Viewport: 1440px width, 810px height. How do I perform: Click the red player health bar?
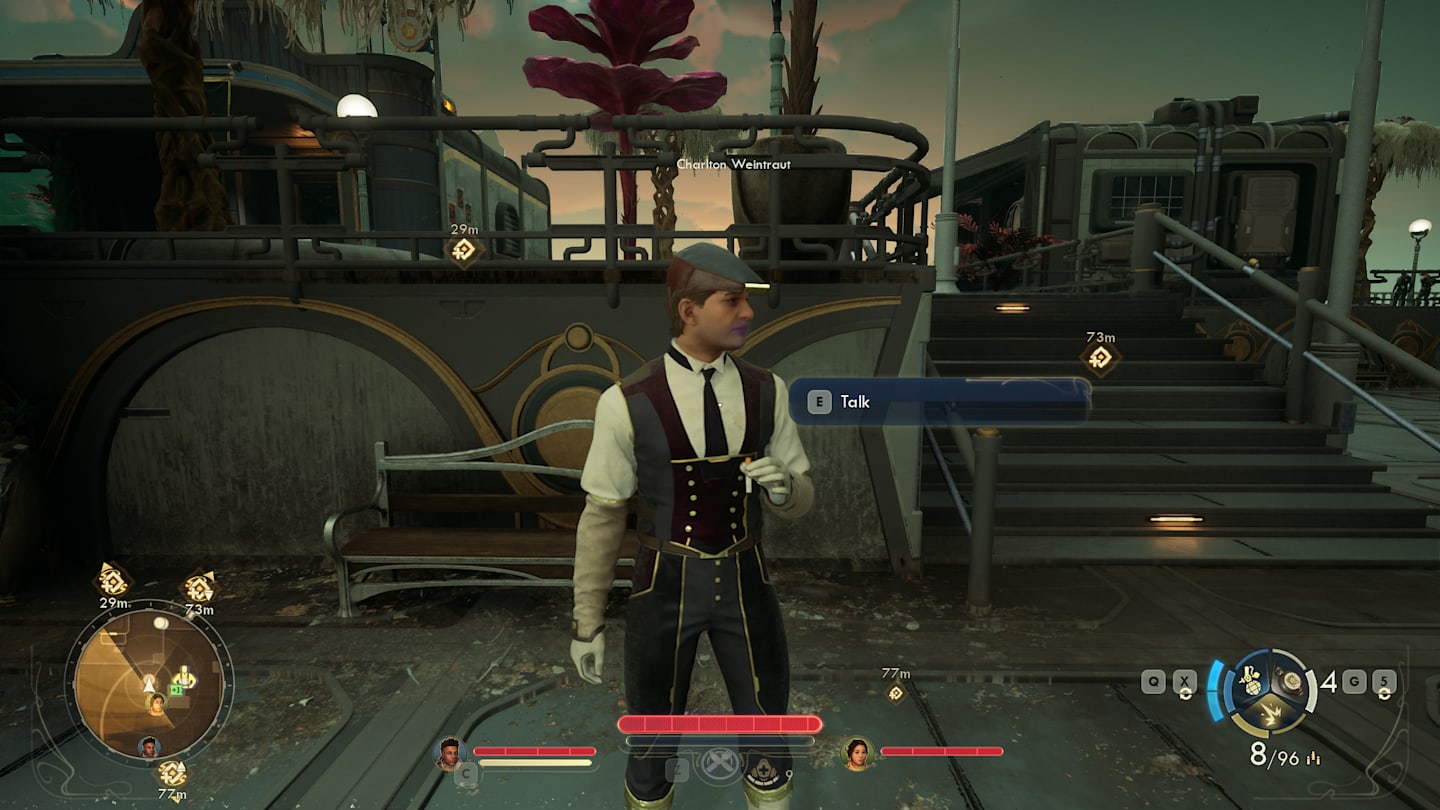click(718, 722)
